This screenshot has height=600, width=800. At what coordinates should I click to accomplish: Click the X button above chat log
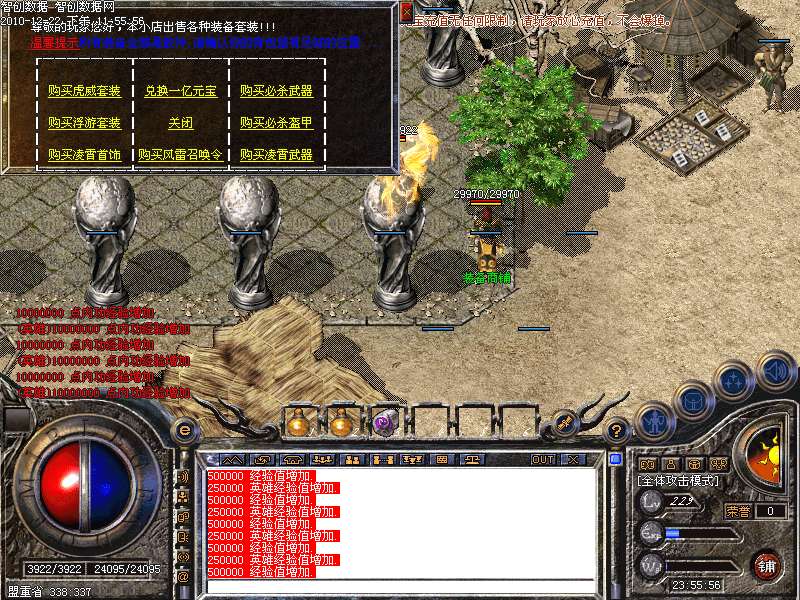[573, 460]
